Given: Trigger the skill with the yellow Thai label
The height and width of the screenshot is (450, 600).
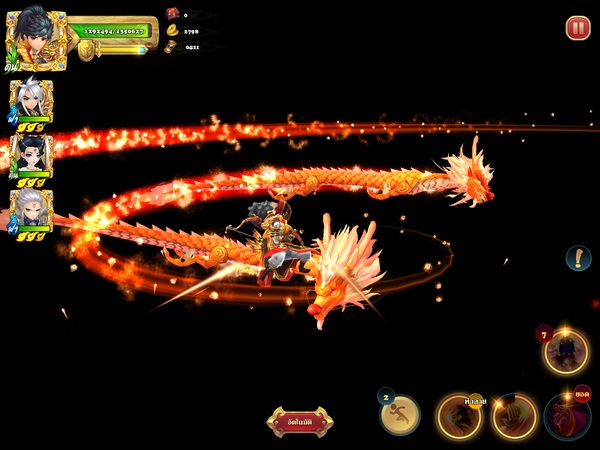Looking at the screenshot, I should pos(460,416).
